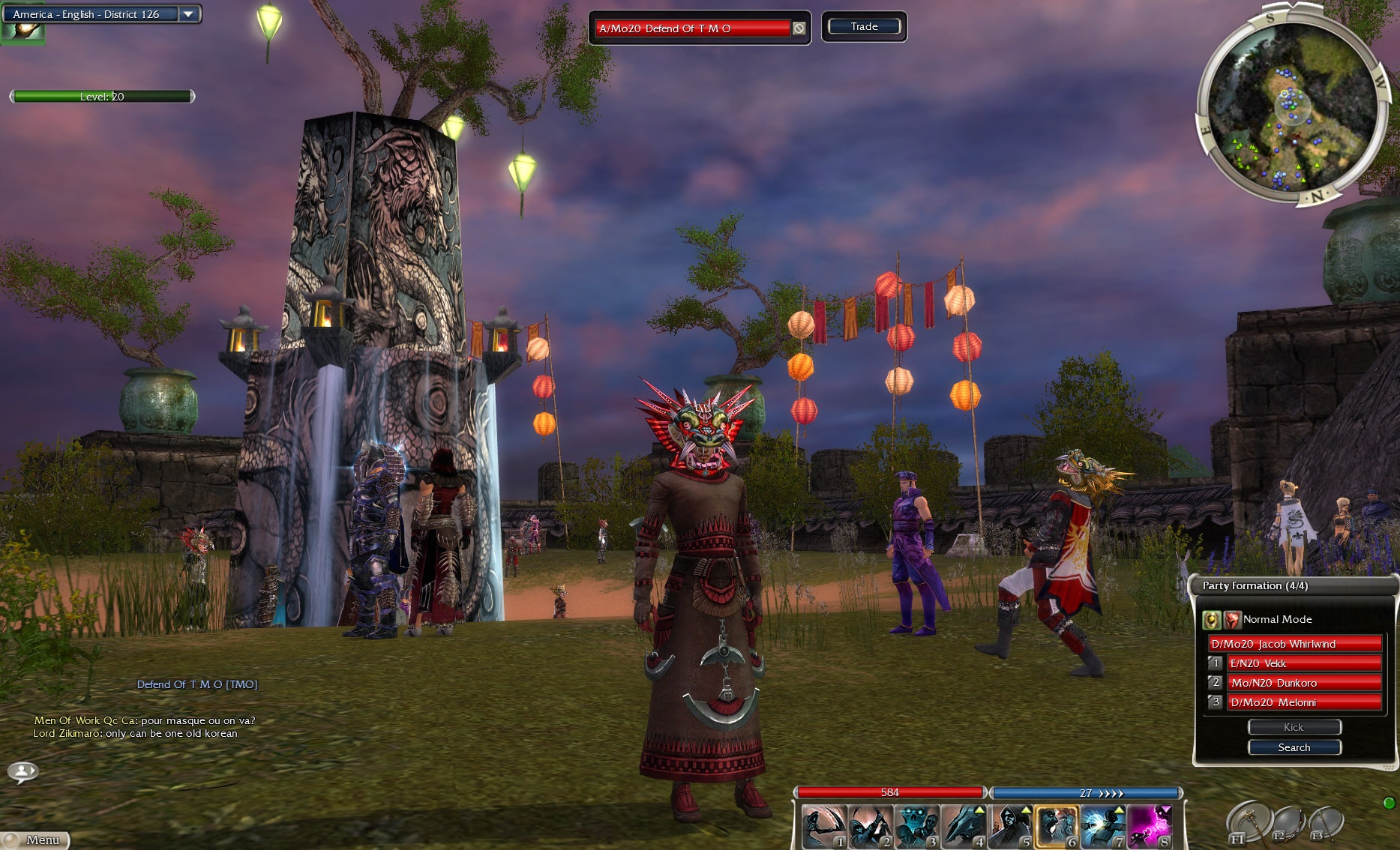Cancel the targeted player Defend Of T M O

(x=799, y=28)
